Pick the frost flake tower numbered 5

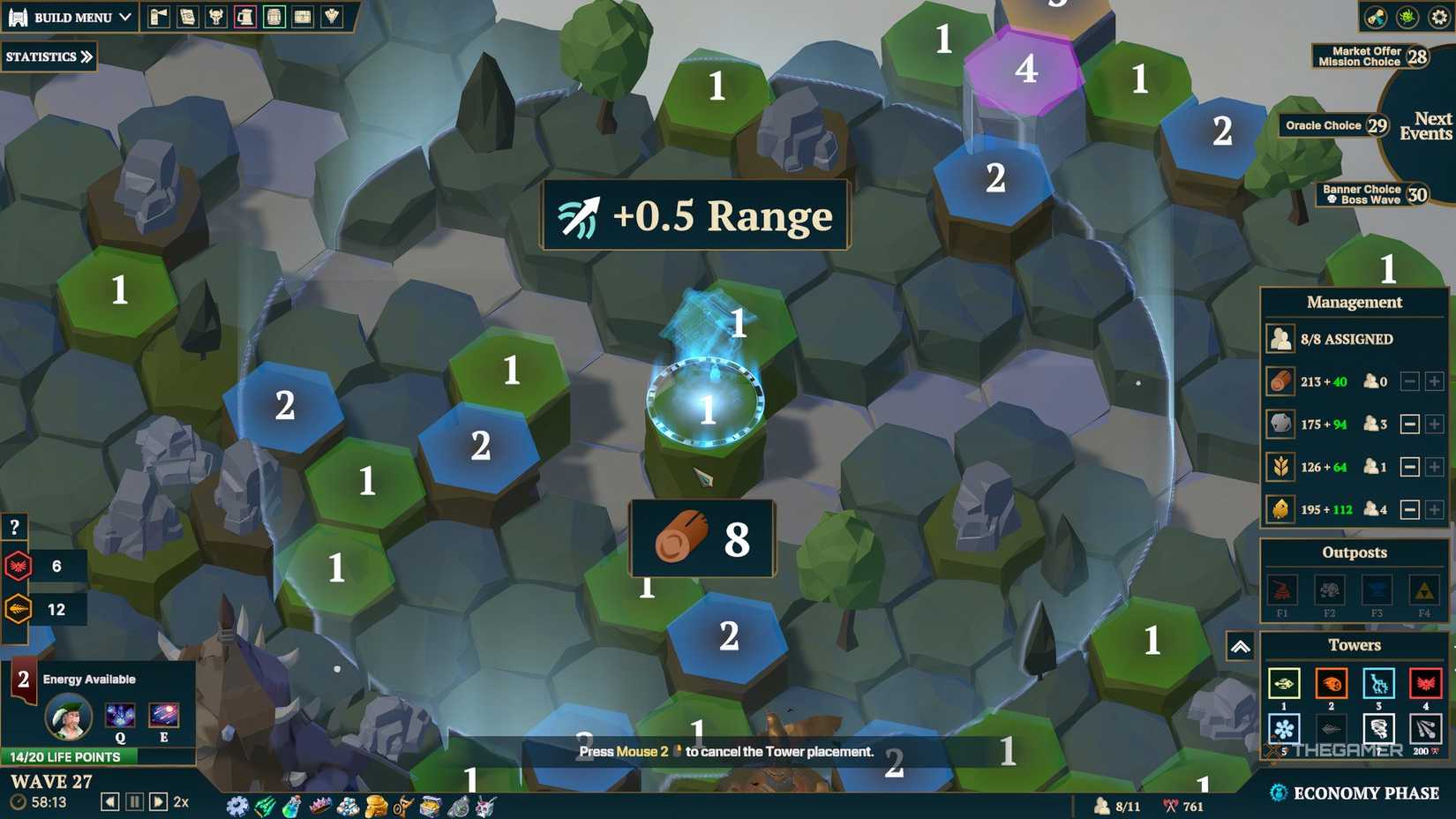coord(1284,729)
